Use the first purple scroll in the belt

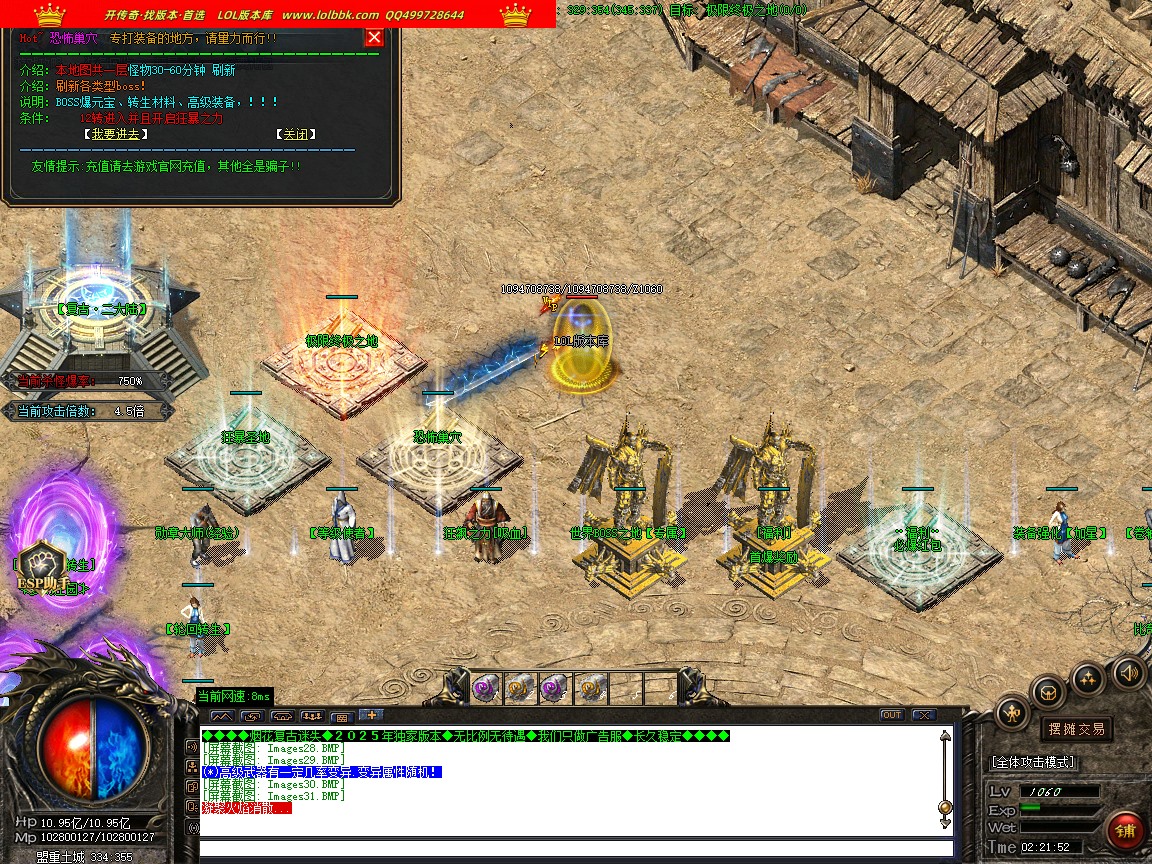tap(486, 687)
